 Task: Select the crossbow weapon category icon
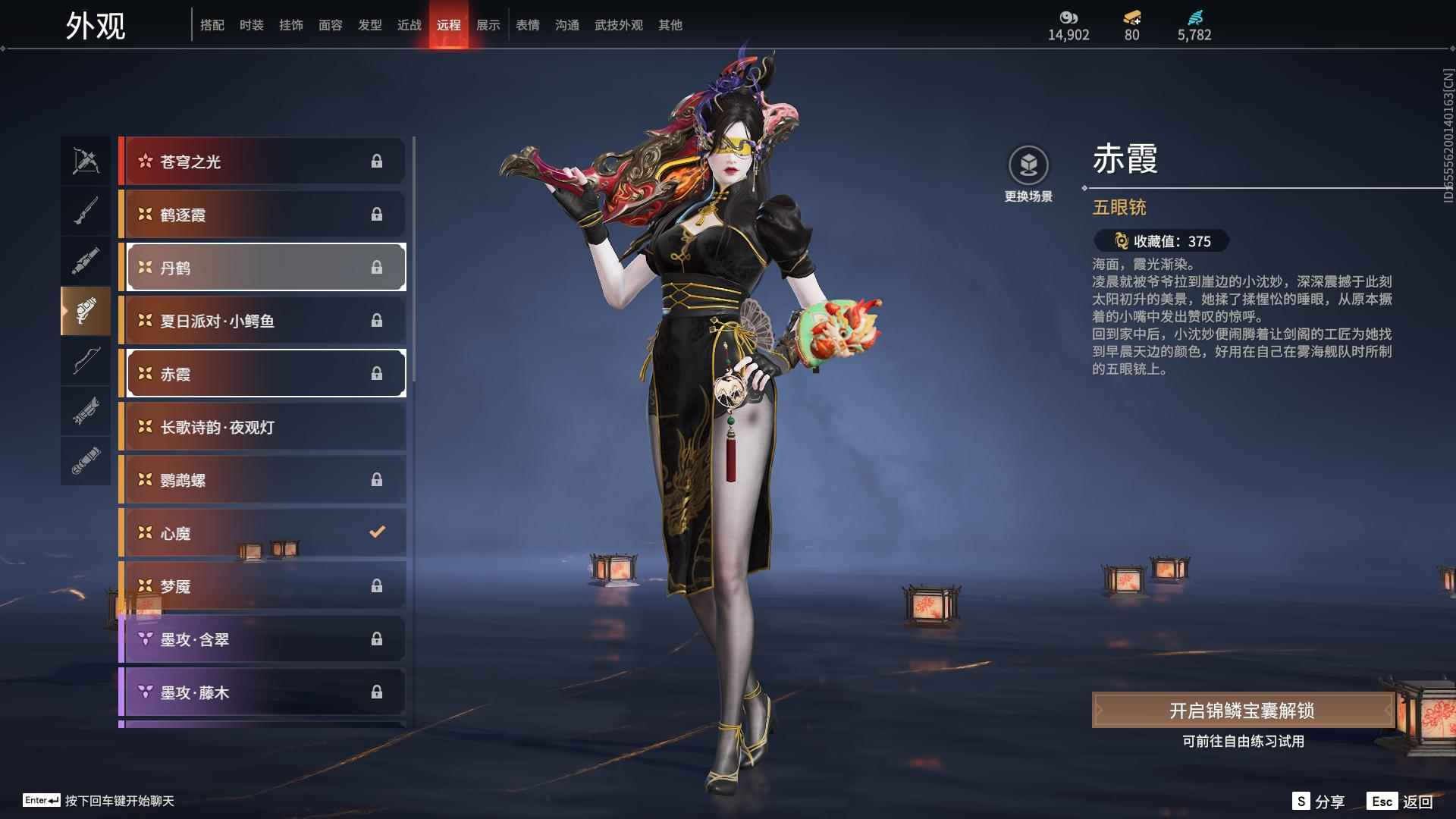pos(86,160)
